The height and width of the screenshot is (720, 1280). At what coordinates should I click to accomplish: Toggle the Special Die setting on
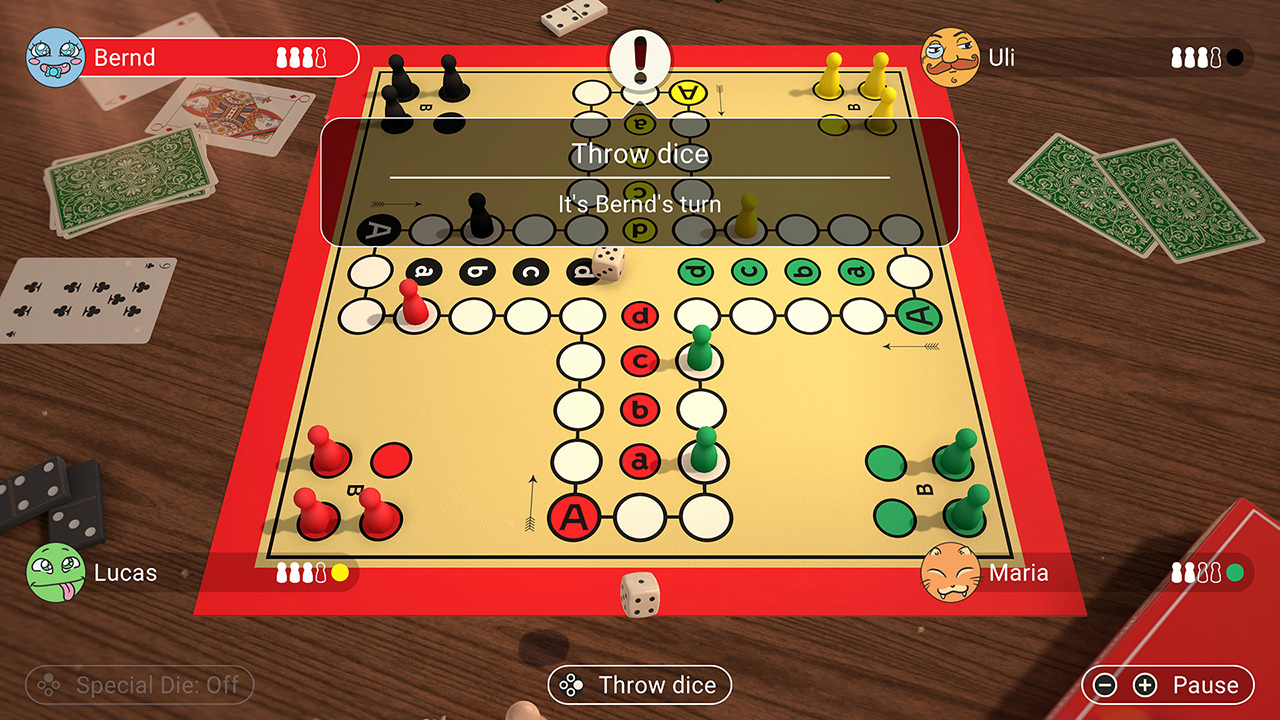[140, 685]
